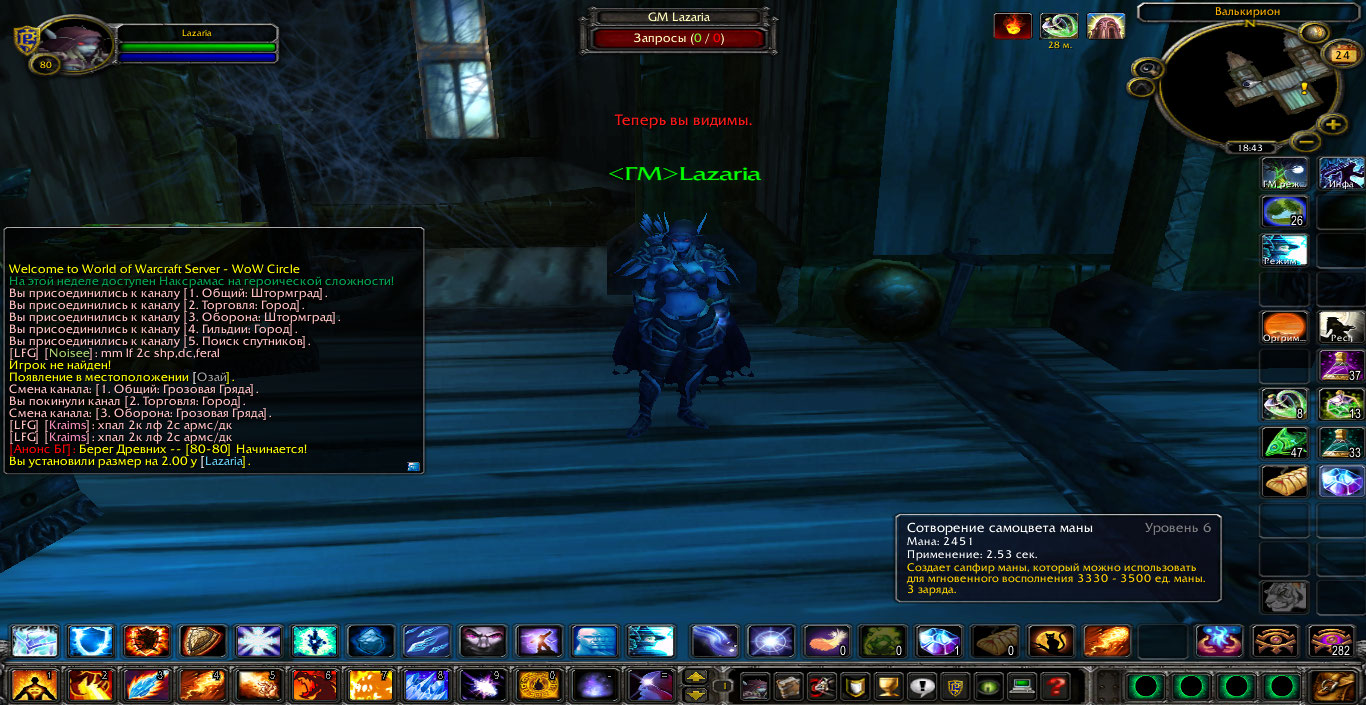Click the Оргрим macro button
The image size is (1366, 705).
[x=1285, y=327]
